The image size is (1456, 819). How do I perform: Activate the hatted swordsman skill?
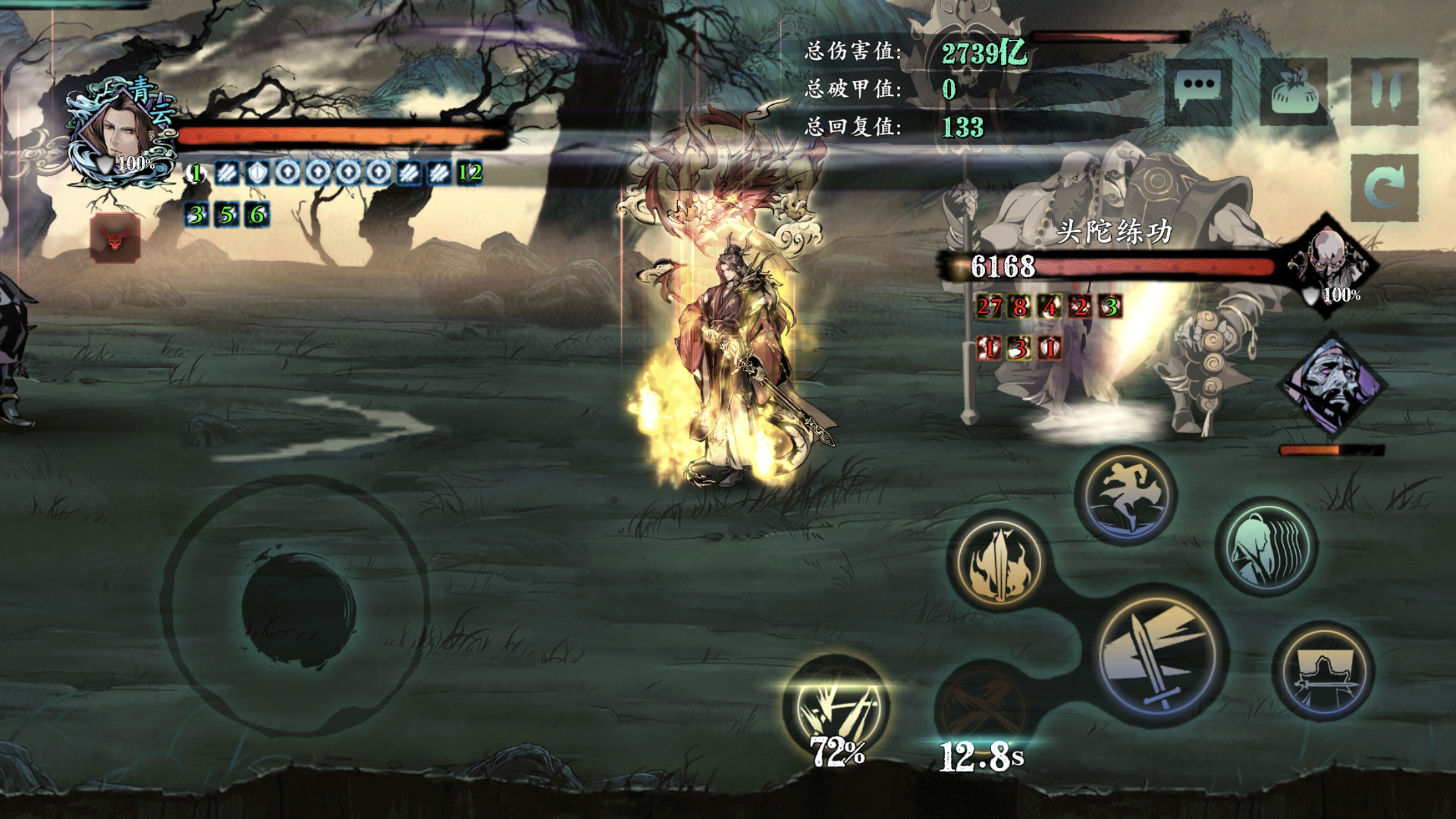(x=1324, y=671)
